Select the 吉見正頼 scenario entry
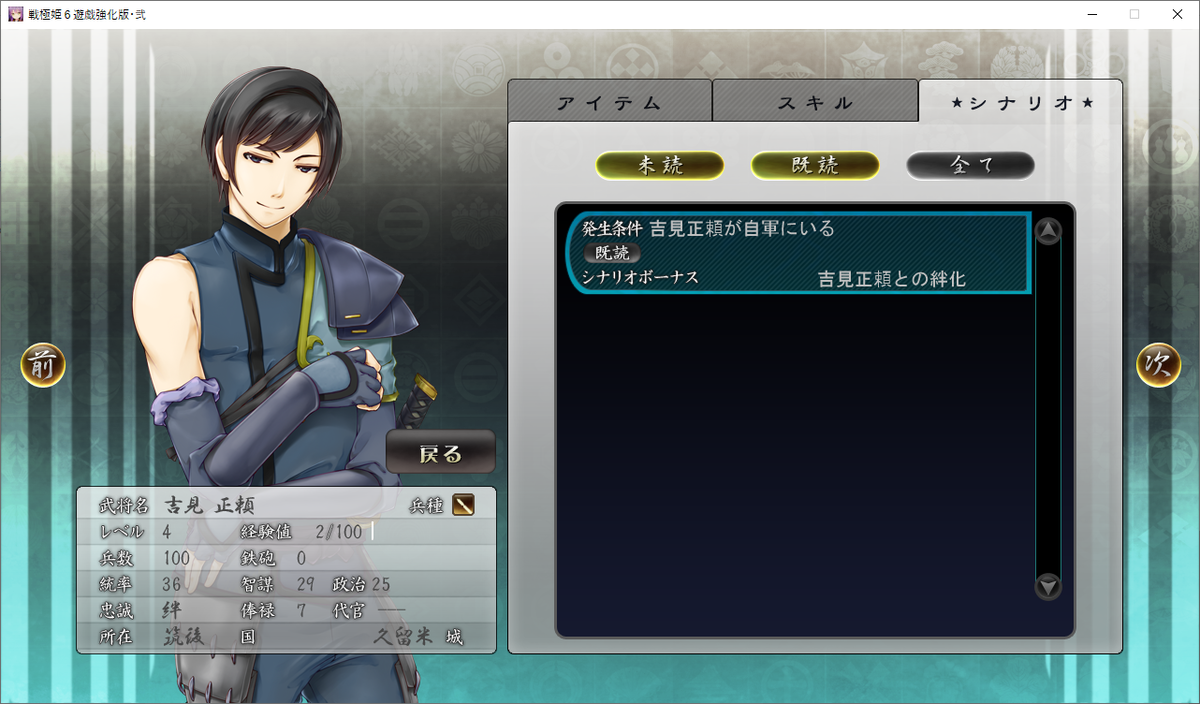This screenshot has height=704, width=1200. pyautogui.click(x=800, y=253)
